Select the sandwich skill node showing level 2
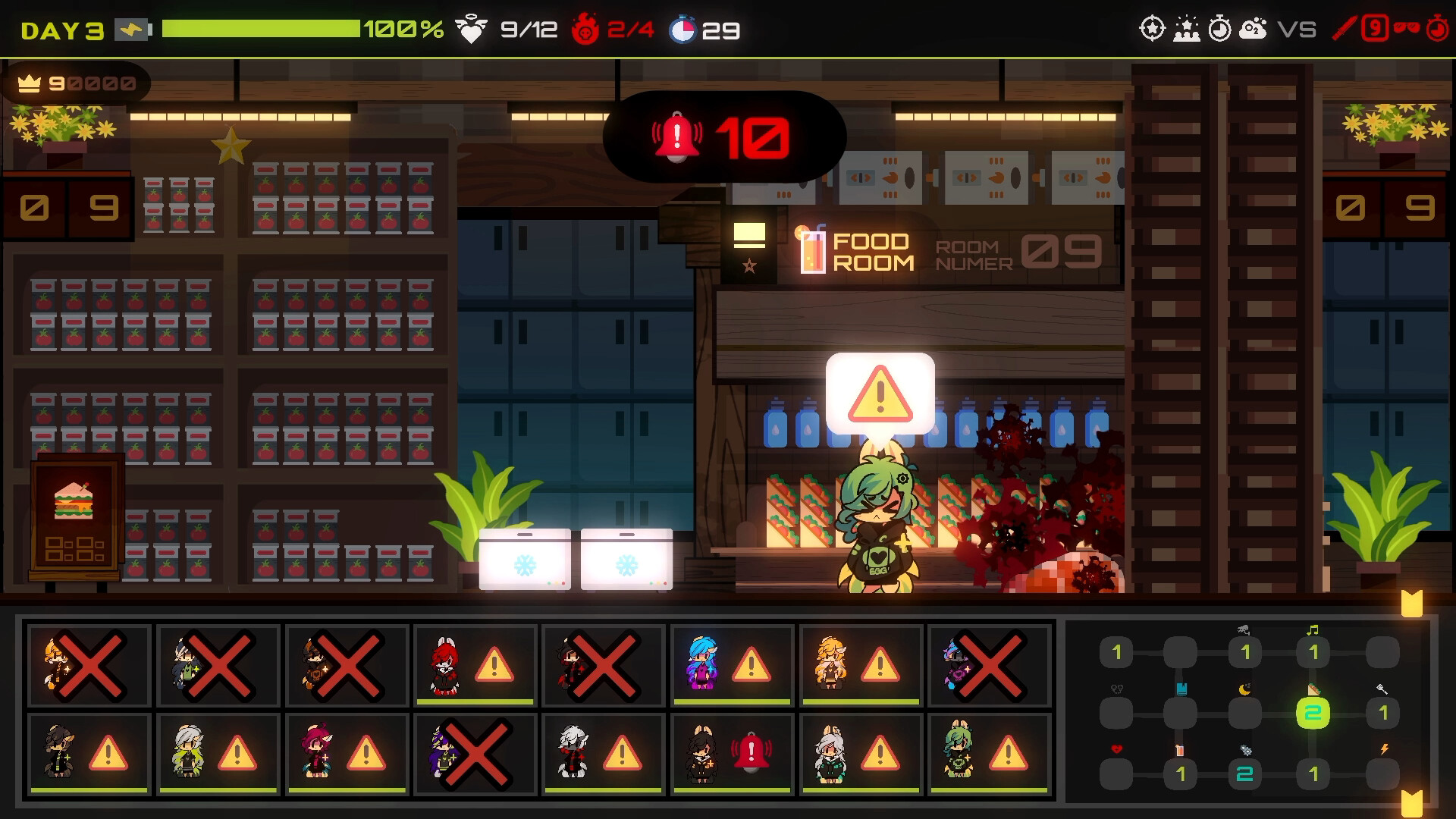The width and height of the screenshot is (1456, 819). [x=1313, y=712]
